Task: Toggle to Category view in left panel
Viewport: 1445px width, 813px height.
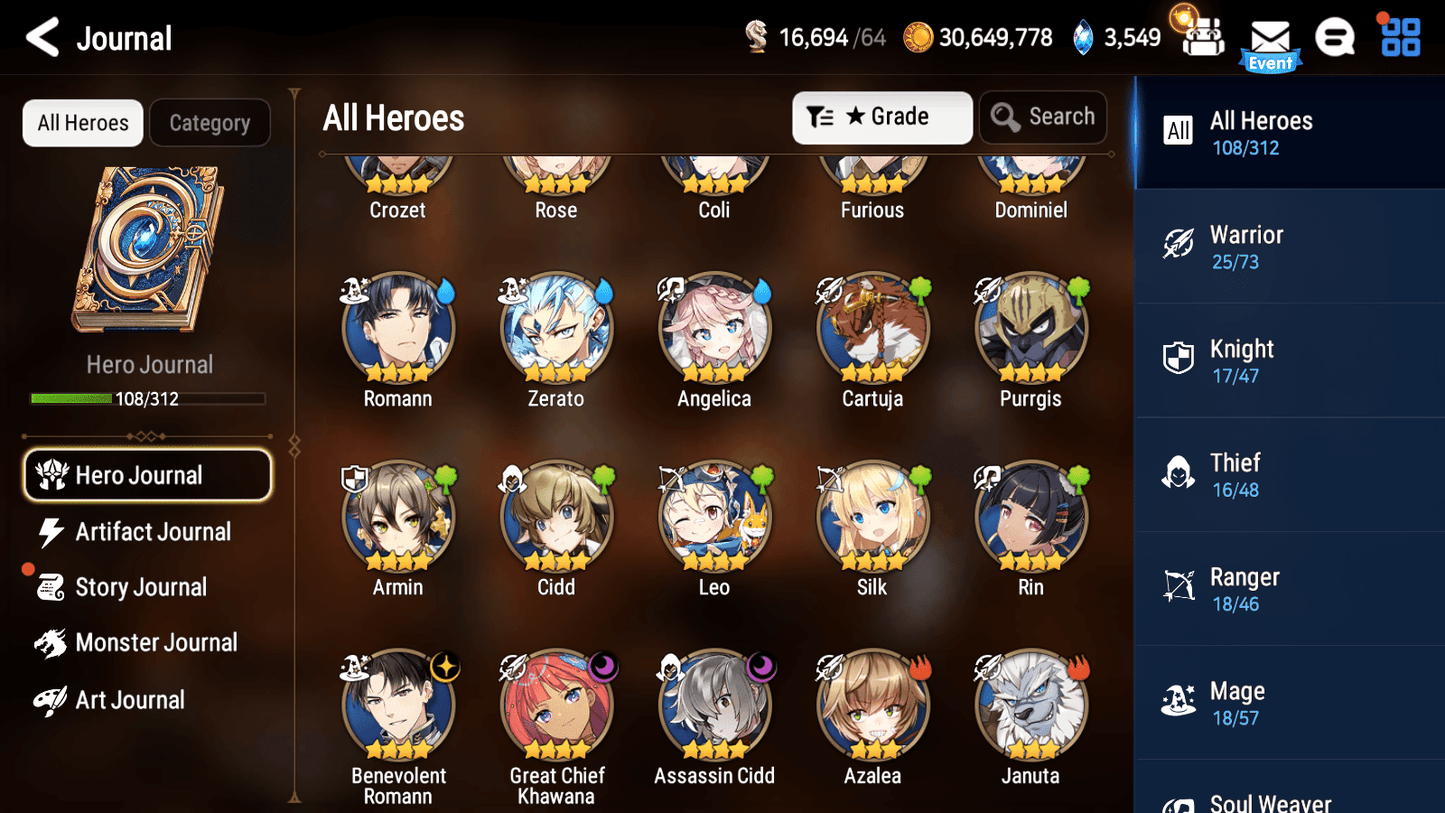Action: click(x=210, y=122)
